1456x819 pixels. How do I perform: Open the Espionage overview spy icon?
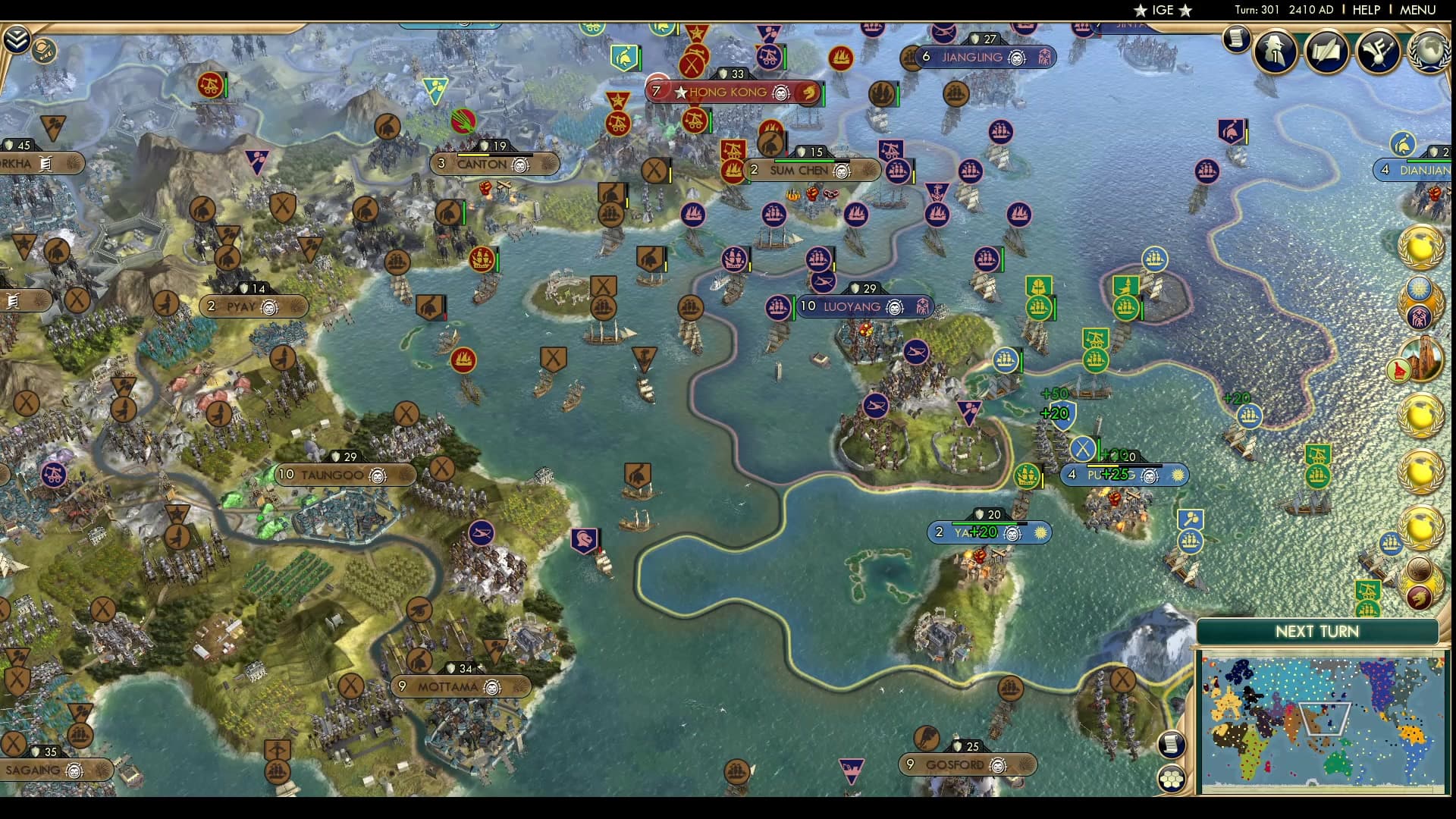tap(1274, 52)
